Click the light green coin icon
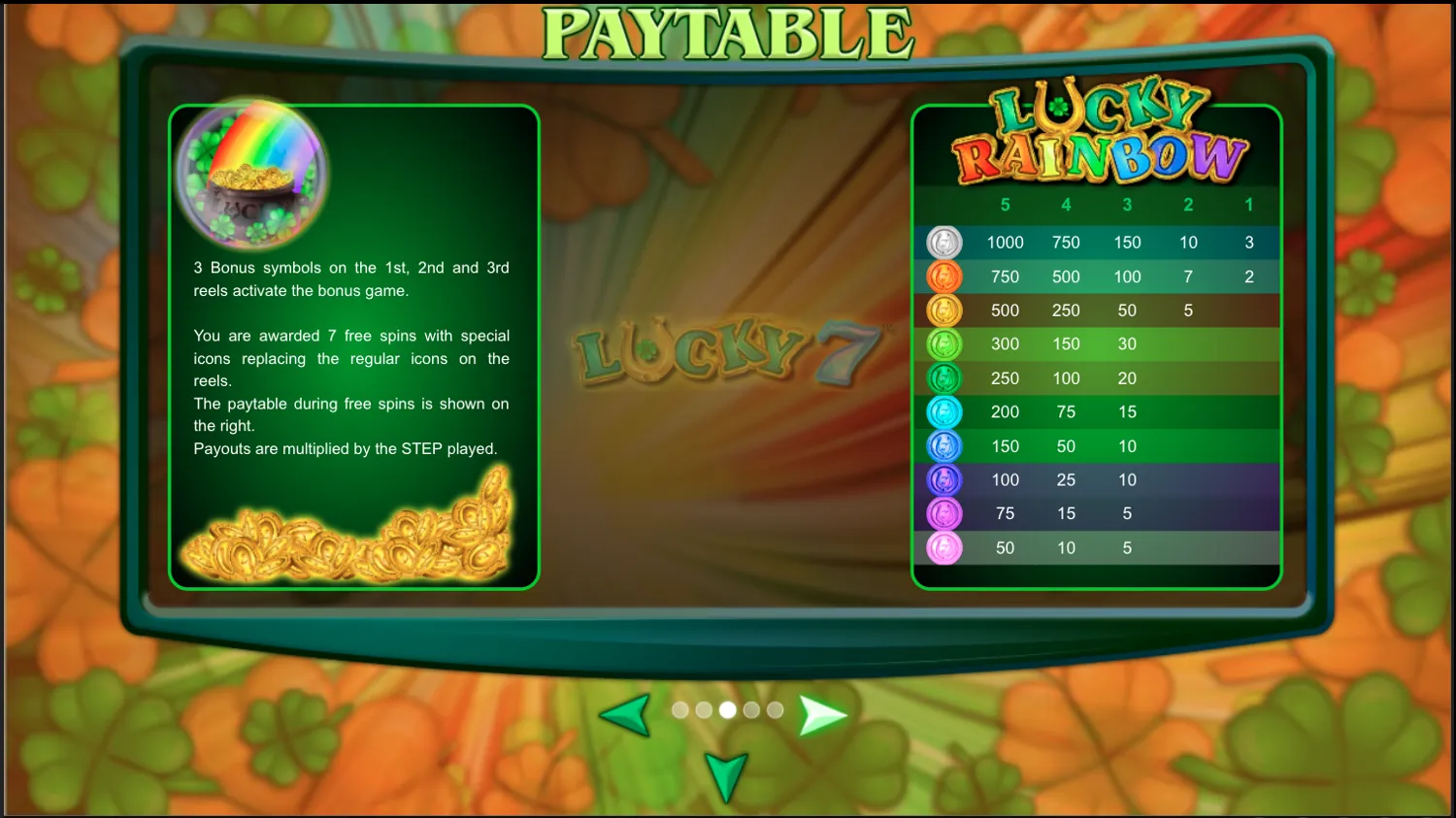The image size is (1456, 818). coord(943,344)
